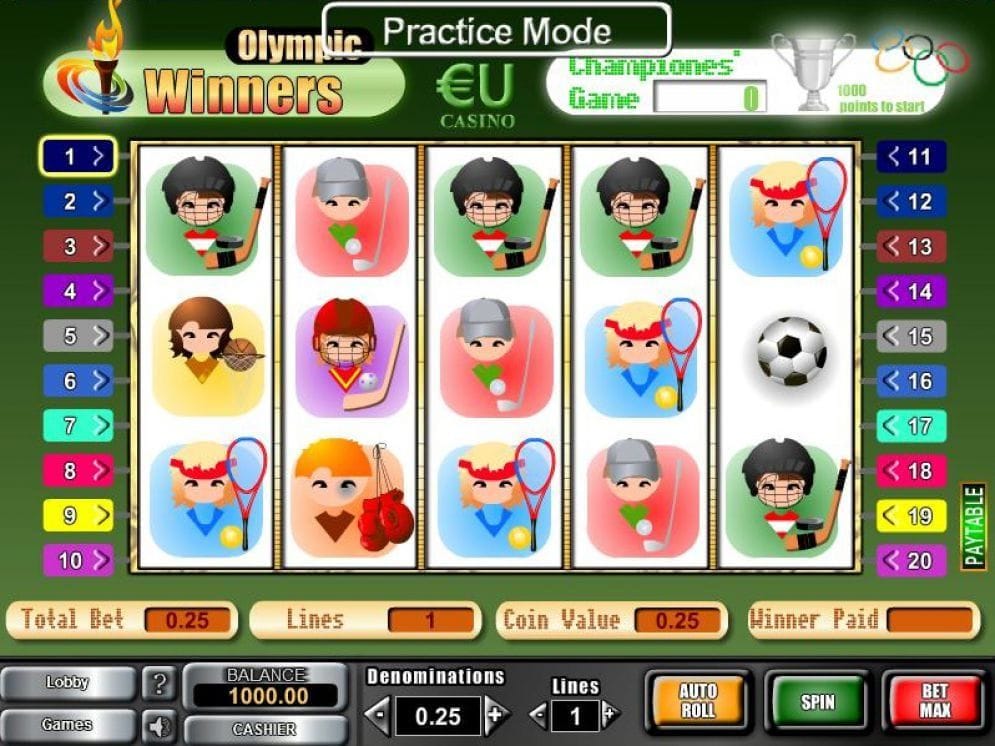Choose payline 10 marker
The image size is (995, 746).
pyautogui.click(x=78, y=560)
